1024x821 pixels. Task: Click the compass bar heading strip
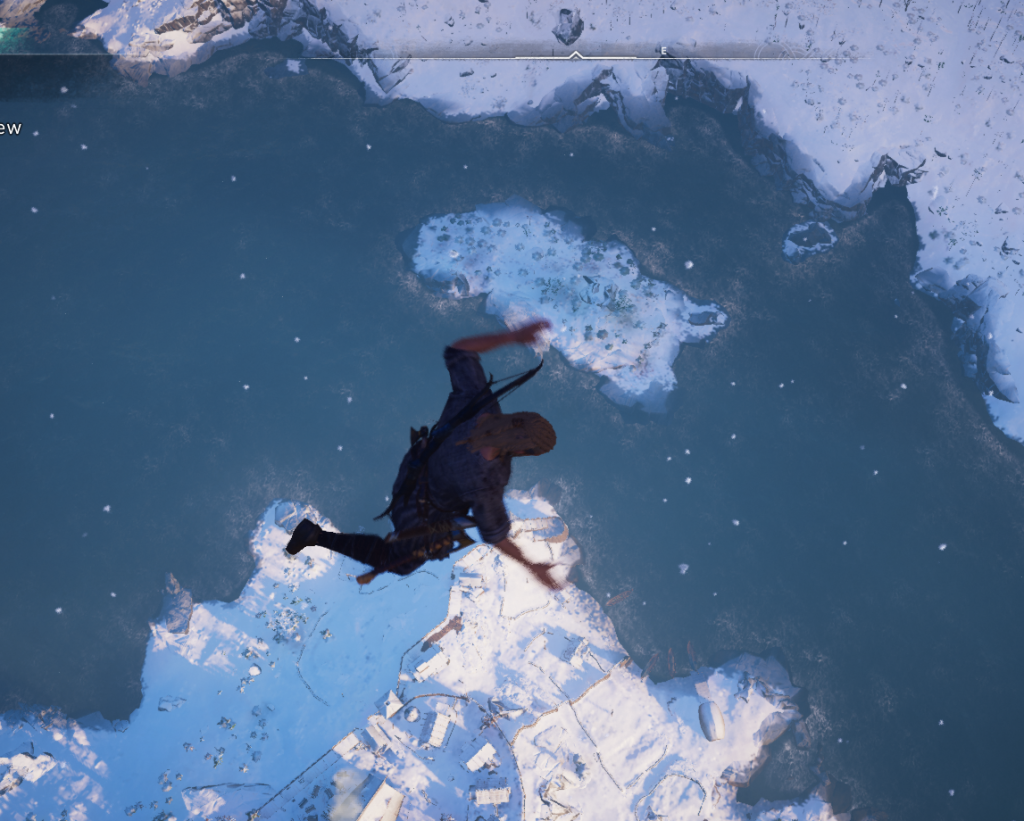click(x=574, y=51)
